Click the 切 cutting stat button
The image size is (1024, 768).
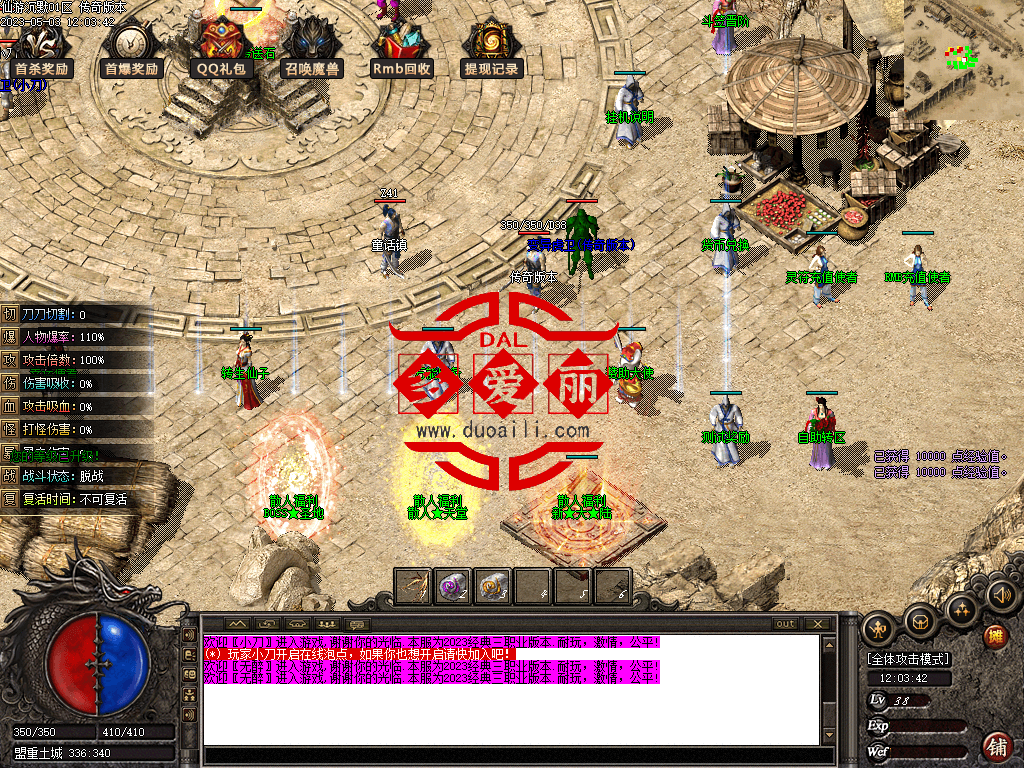click(x=10, y=314)
